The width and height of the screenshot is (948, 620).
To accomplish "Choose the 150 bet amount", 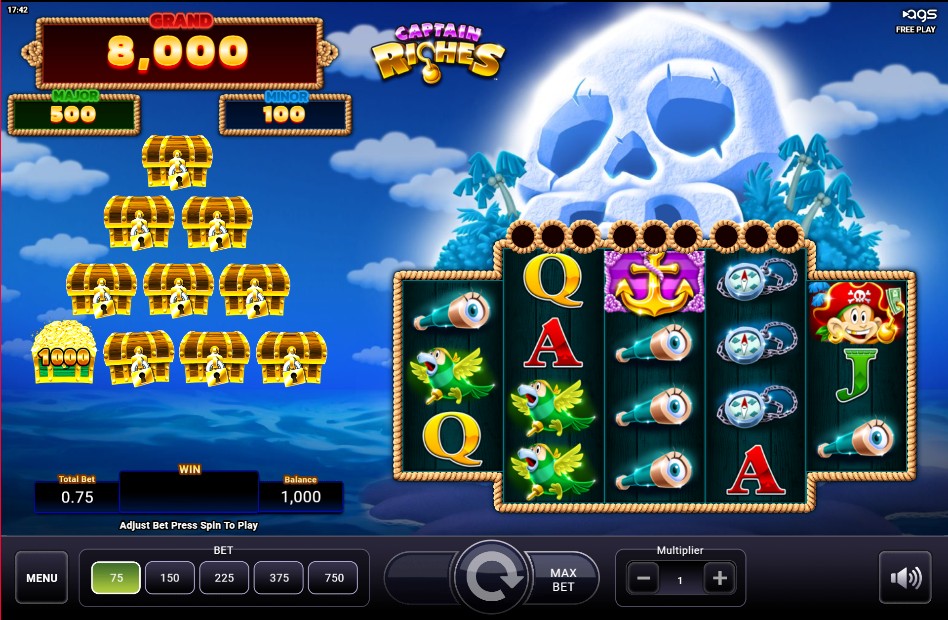I will coord(170,578).
